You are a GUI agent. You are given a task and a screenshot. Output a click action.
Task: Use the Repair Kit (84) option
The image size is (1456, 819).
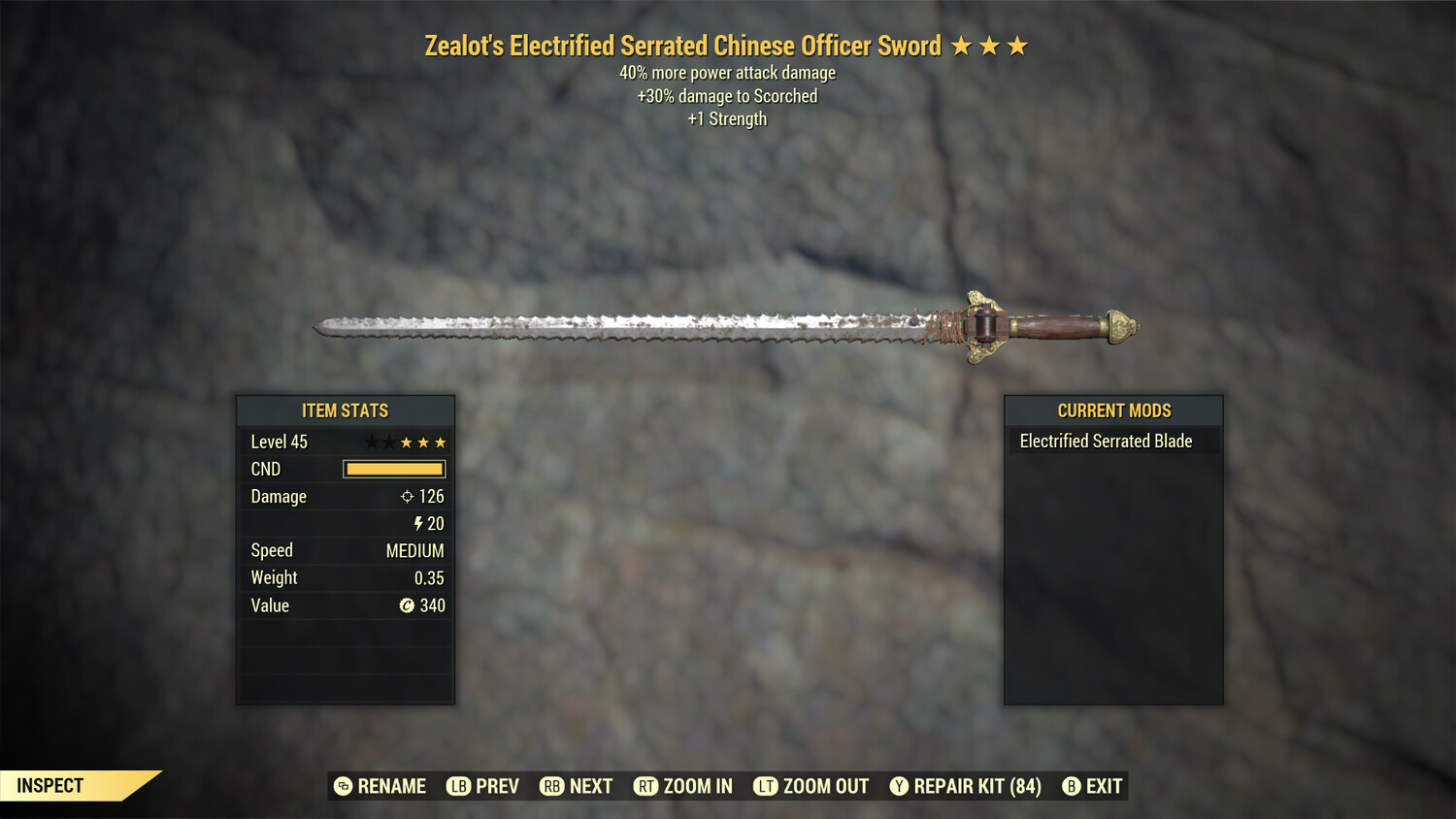pos(966,786)
